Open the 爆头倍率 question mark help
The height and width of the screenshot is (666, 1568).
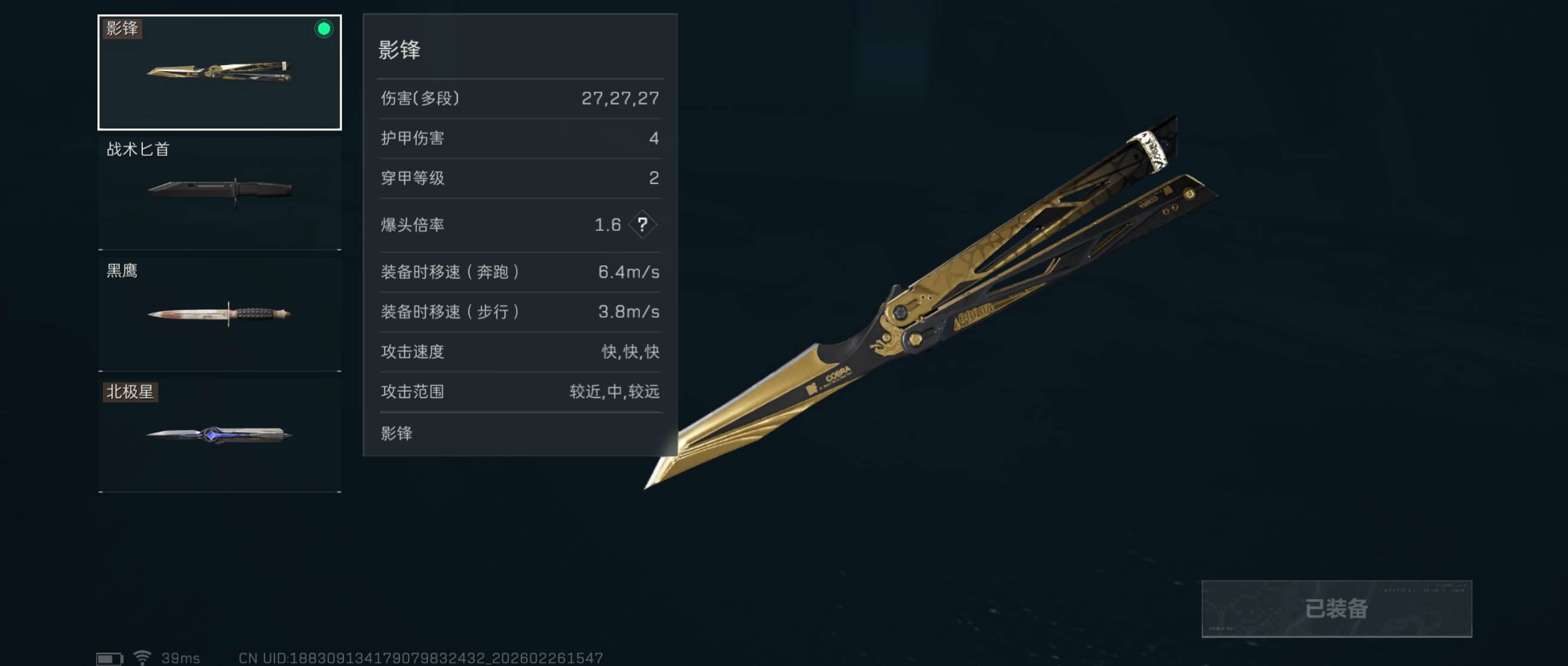tap(642, 225)
